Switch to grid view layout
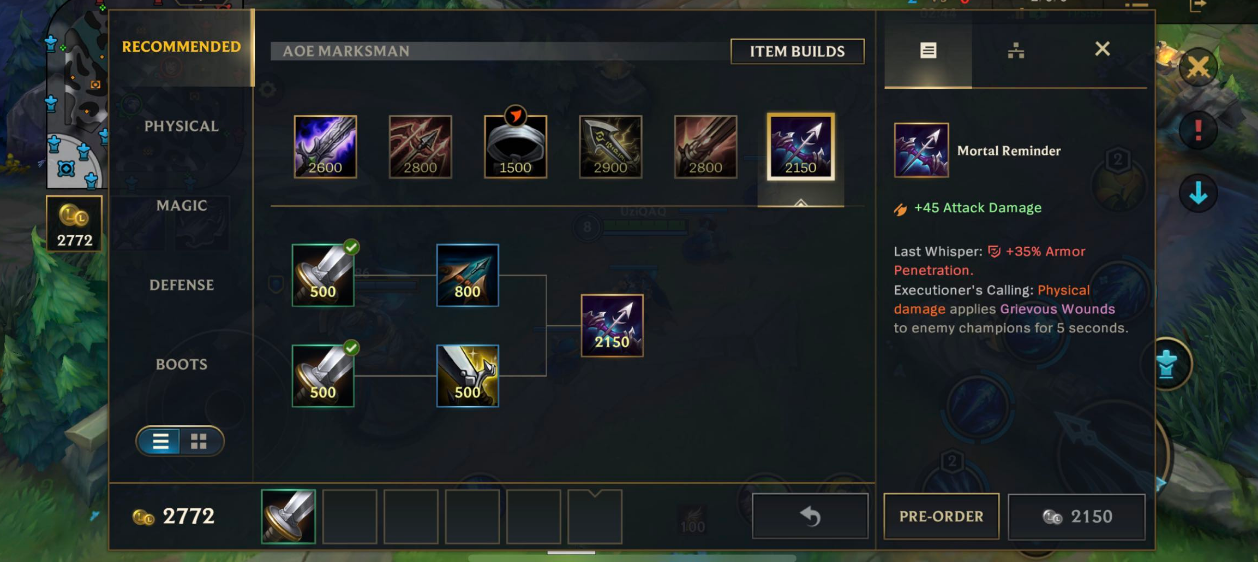The width and height of the screenshot is (1258, 562). (x=199, y=441)
